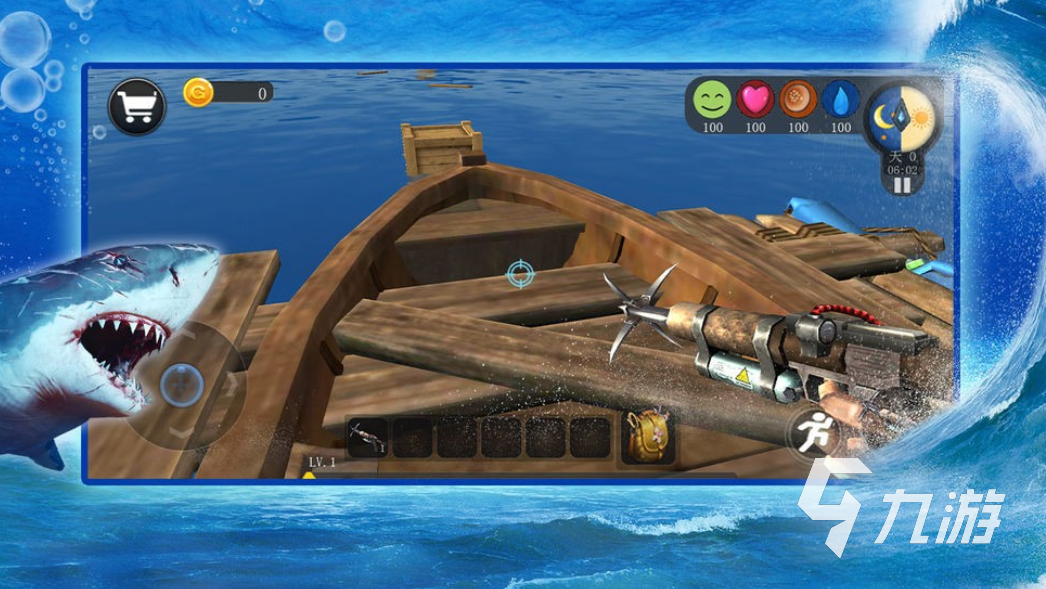Tap the pause button under the clock
The image size is (1046, 589).
pos(902,184)
